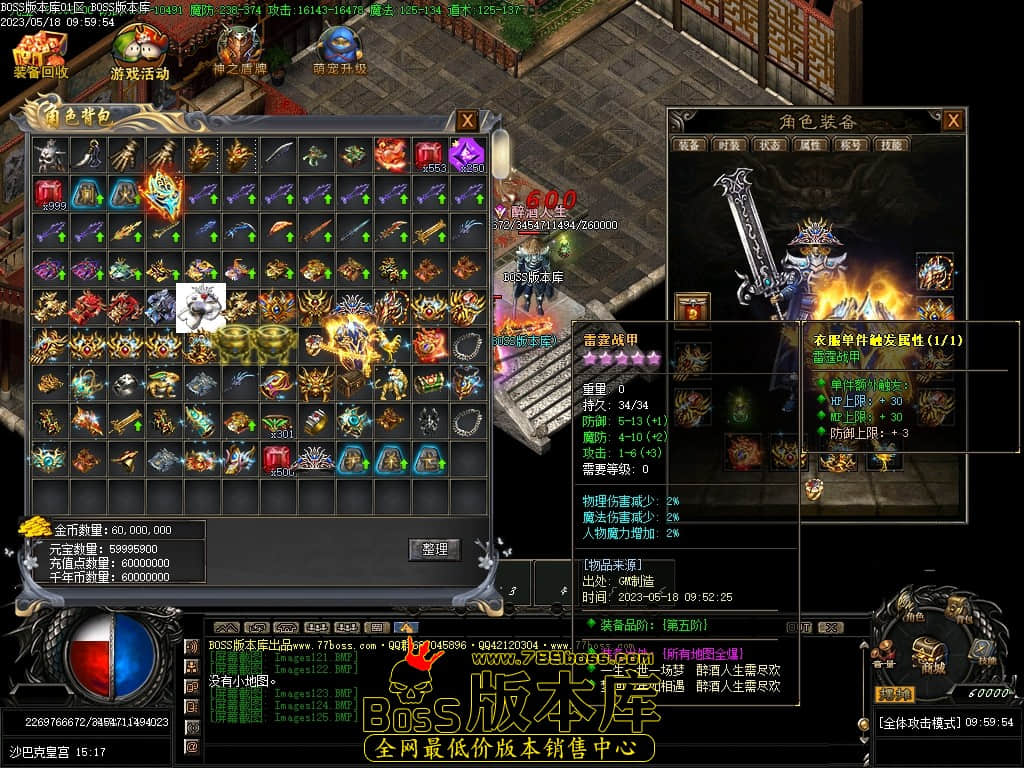1024x768 pixels.
Task: Select the purple gem stack x250
Action: pos(466,155)
